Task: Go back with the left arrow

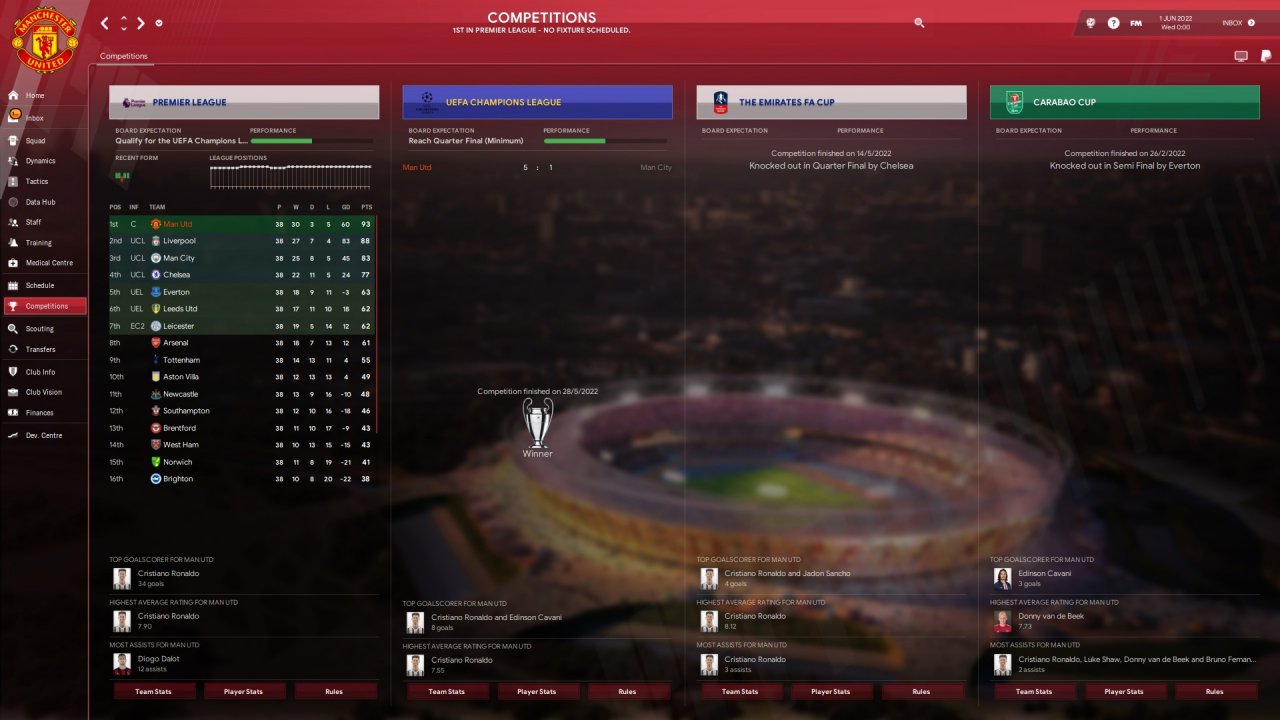Action: coord(106,22)
